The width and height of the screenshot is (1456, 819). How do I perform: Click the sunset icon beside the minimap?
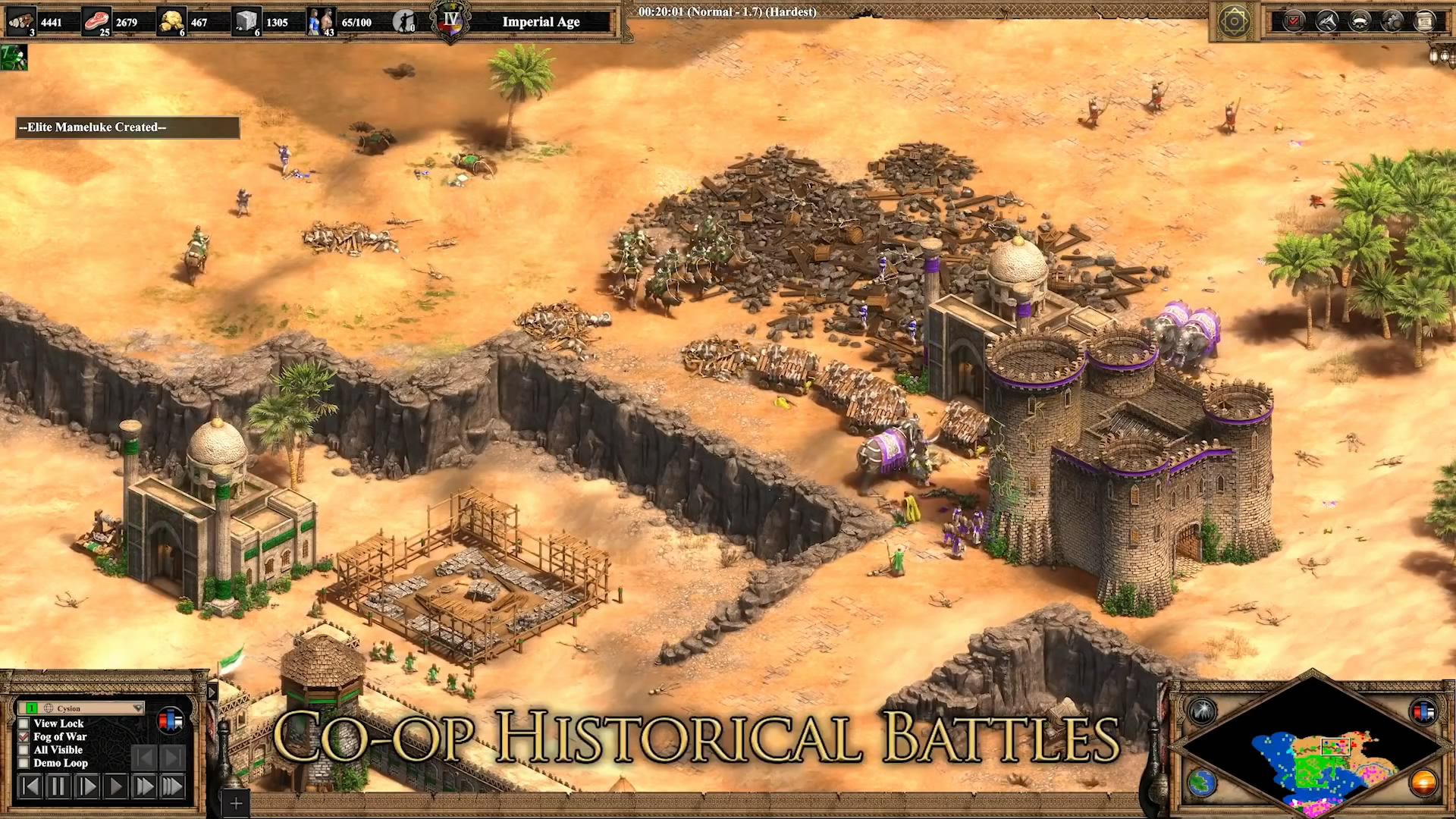1423,783
